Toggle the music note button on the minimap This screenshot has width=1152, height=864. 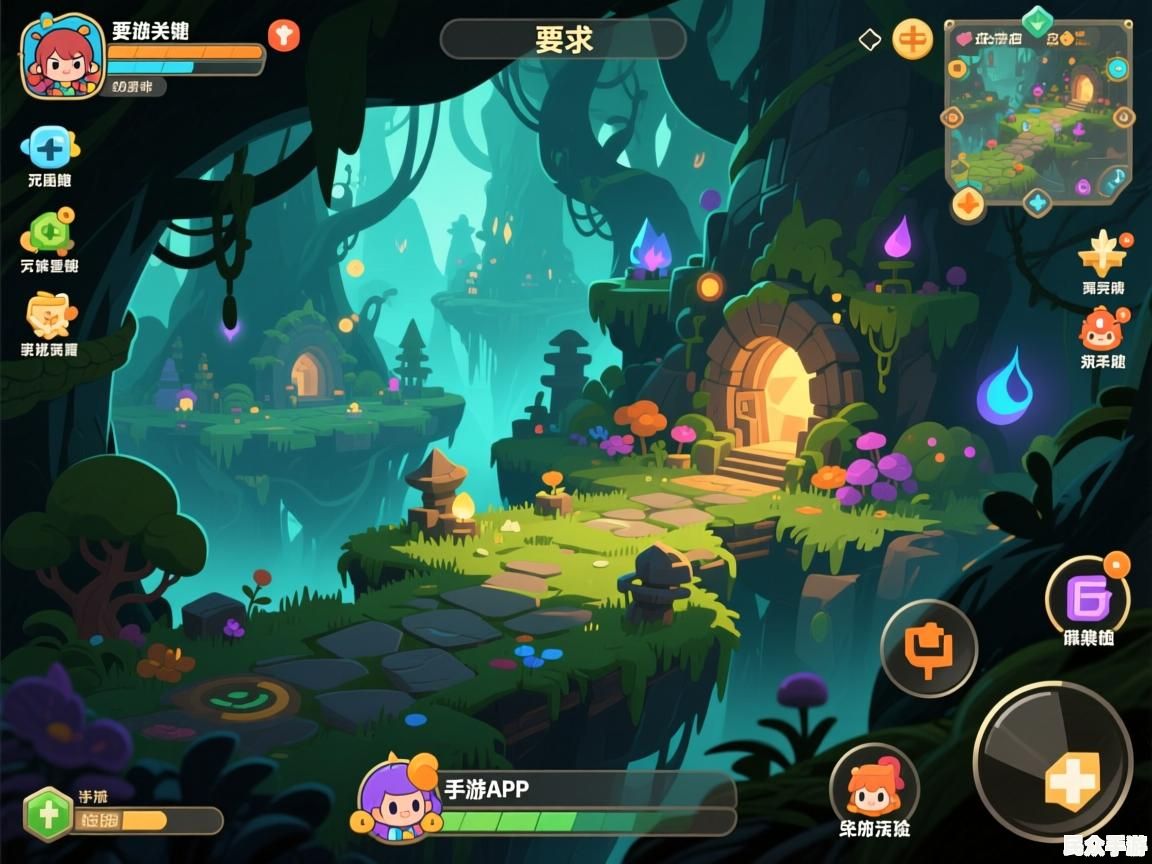tap(1113, 181)
